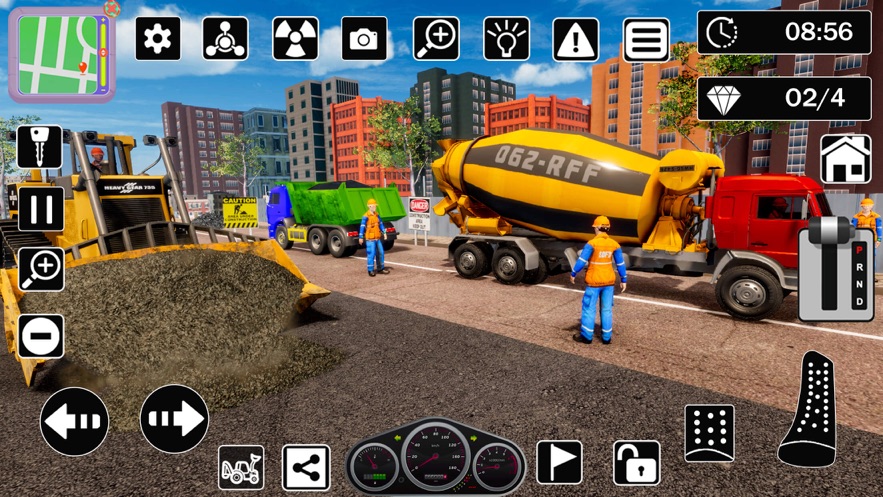Select the left-side magnifier plus button
The width and height of the screenshot is (883, 497).
(x=41, y=269)
